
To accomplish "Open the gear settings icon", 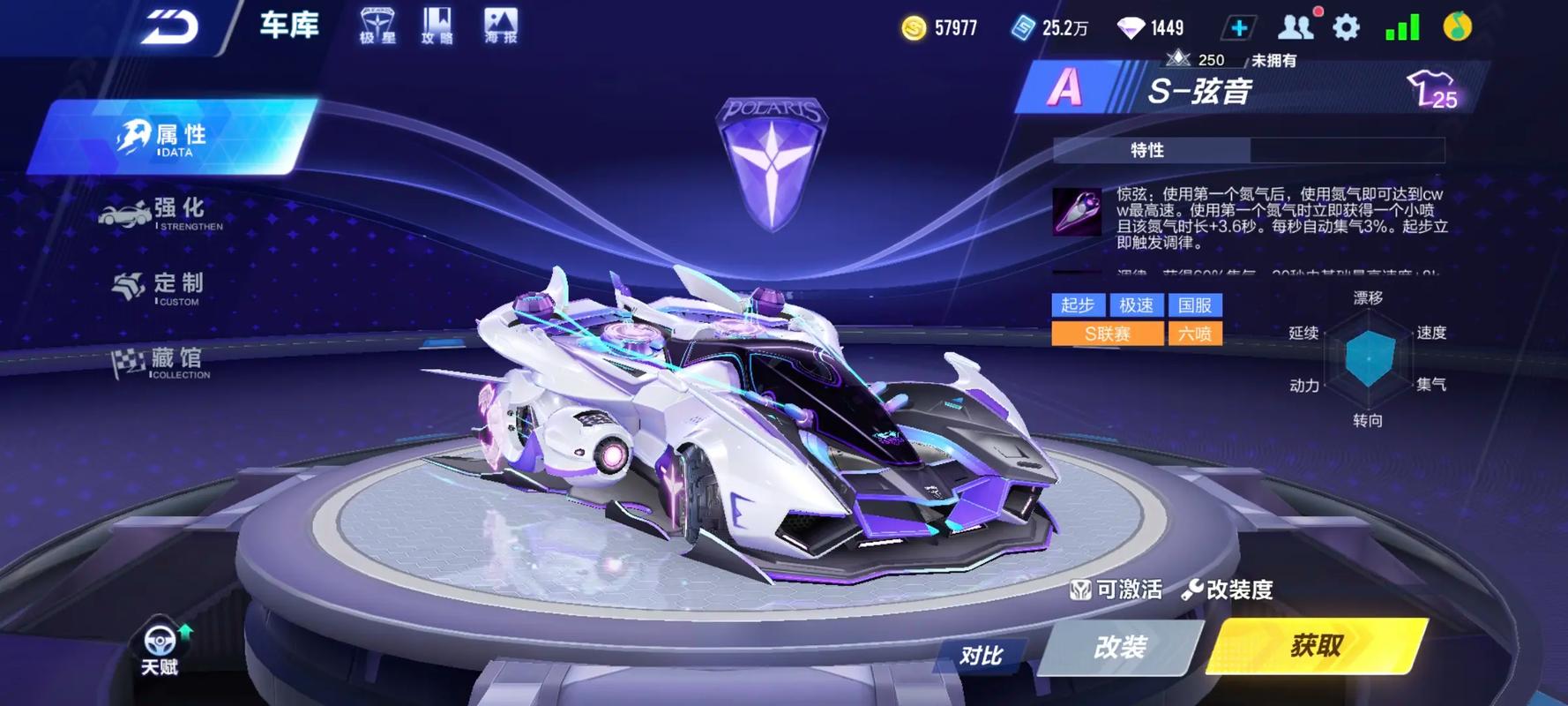I will pos(1346,28).
